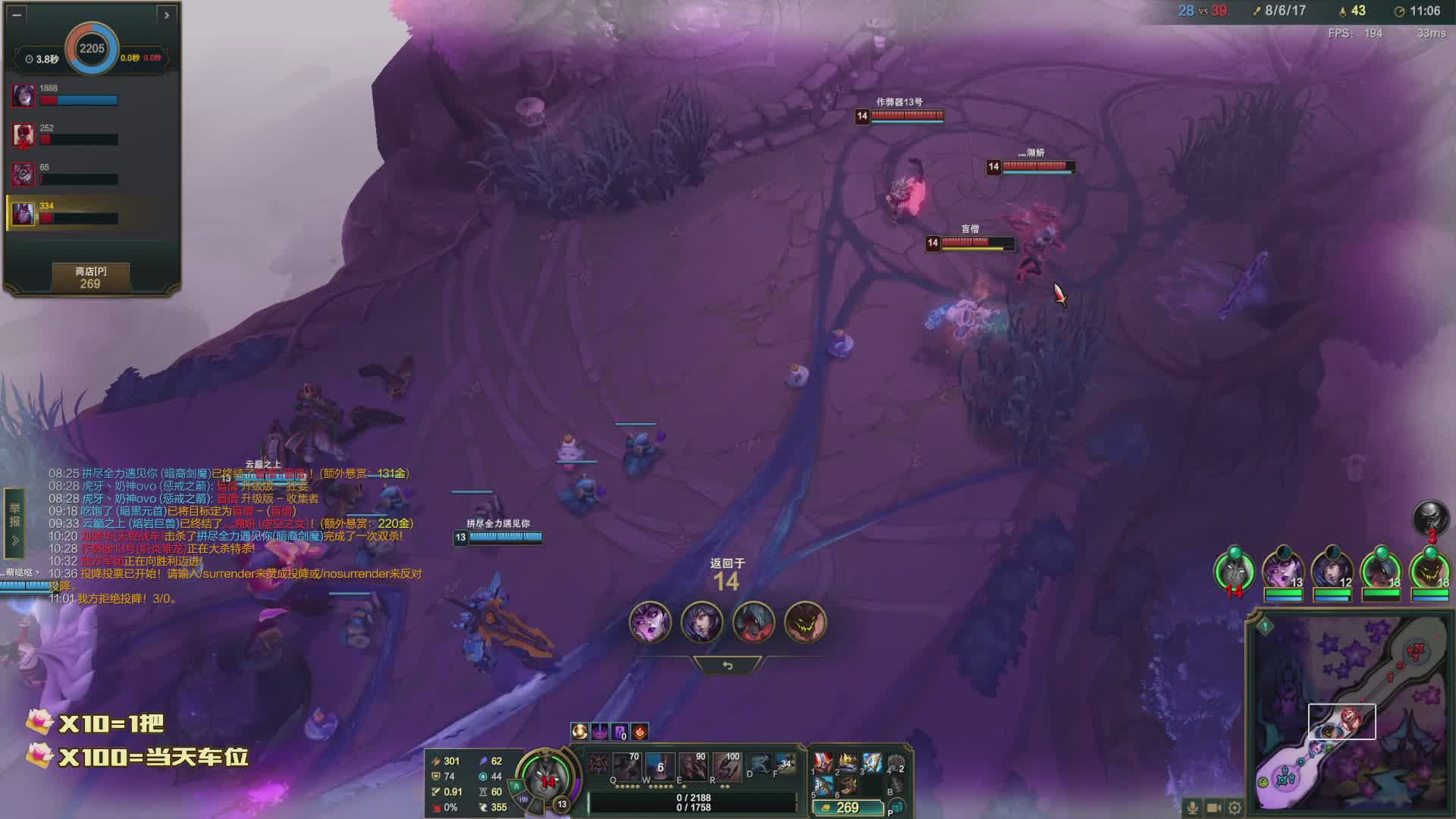Open the shop from the death recap panel
The image size is (1456, 819).
point(90,278)
